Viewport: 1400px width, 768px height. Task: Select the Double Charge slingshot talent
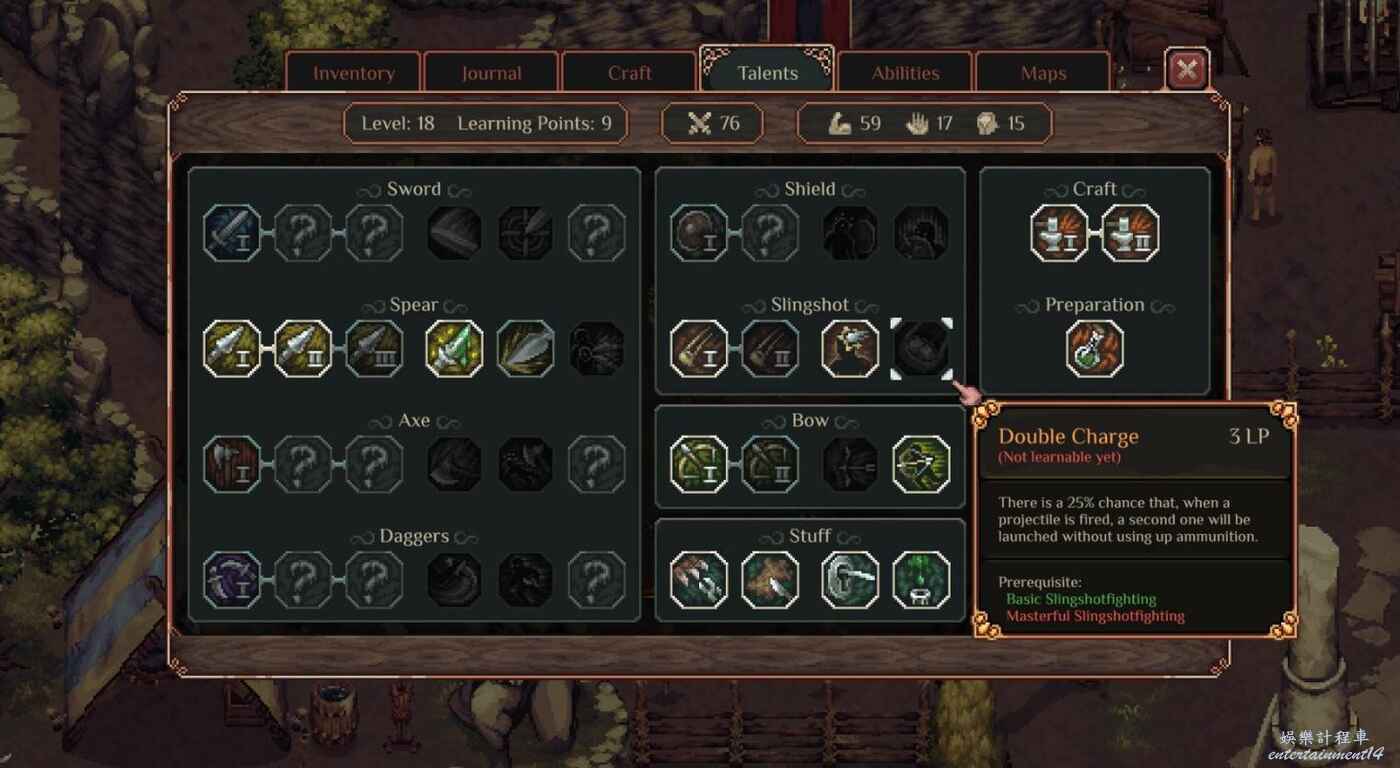(921, 349)
